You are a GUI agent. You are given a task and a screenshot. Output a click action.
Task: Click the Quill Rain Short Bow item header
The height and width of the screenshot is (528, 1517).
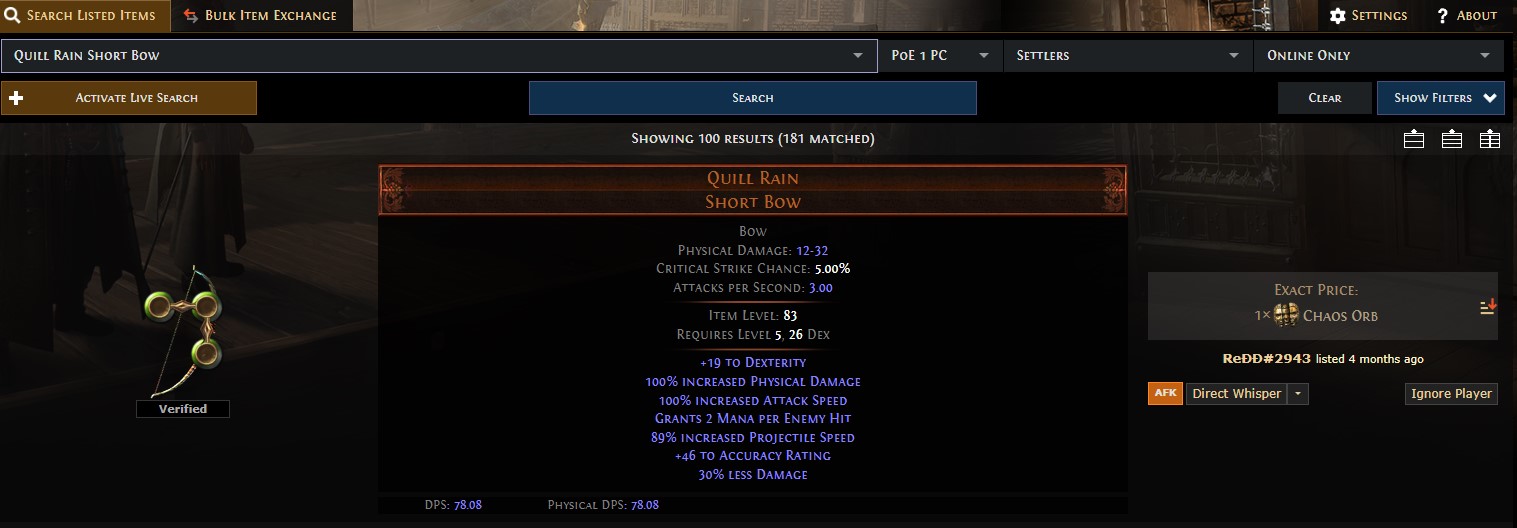coord(753,190)
